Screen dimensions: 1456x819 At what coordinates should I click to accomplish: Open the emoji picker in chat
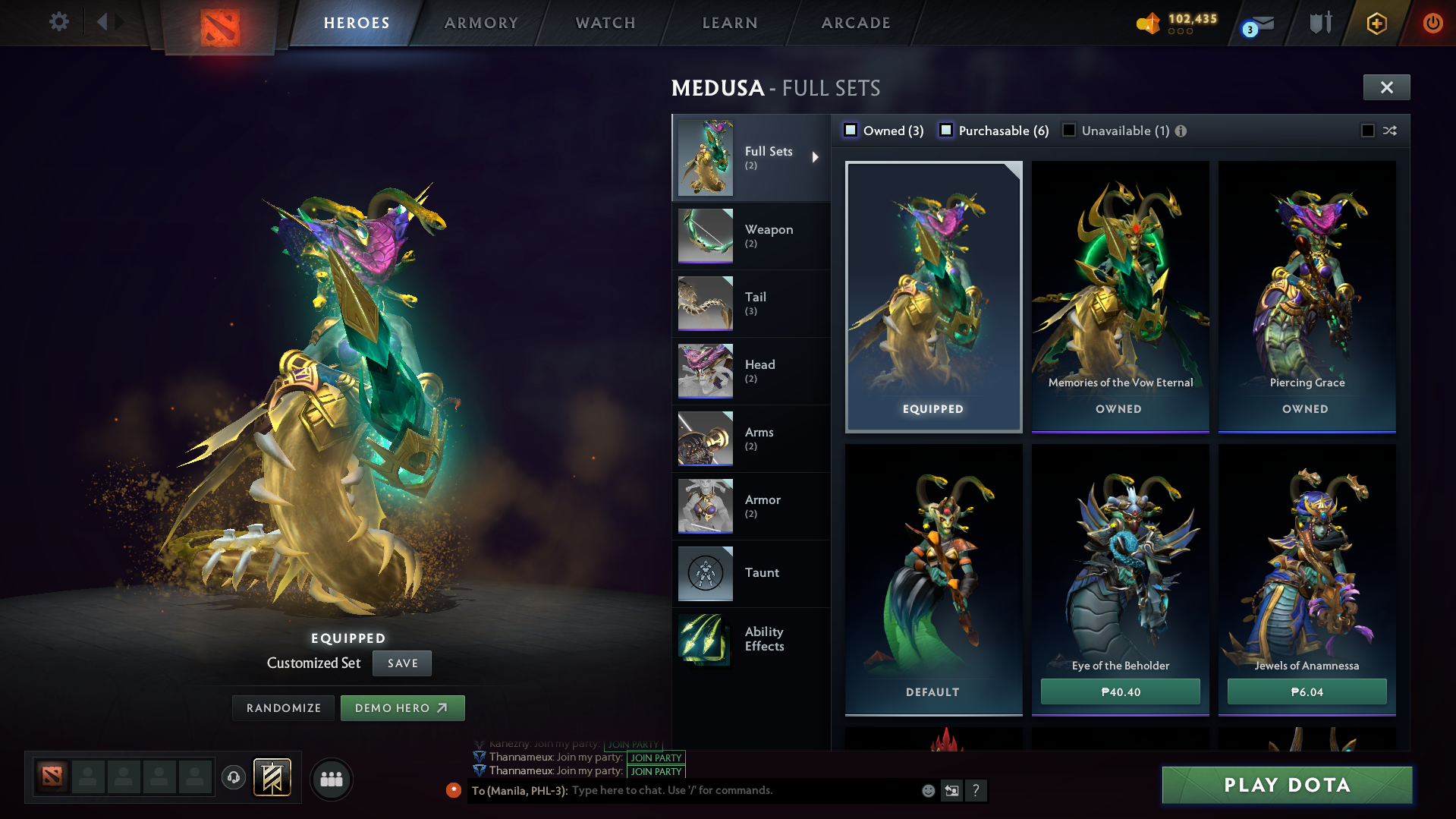[x=928, y=790]
